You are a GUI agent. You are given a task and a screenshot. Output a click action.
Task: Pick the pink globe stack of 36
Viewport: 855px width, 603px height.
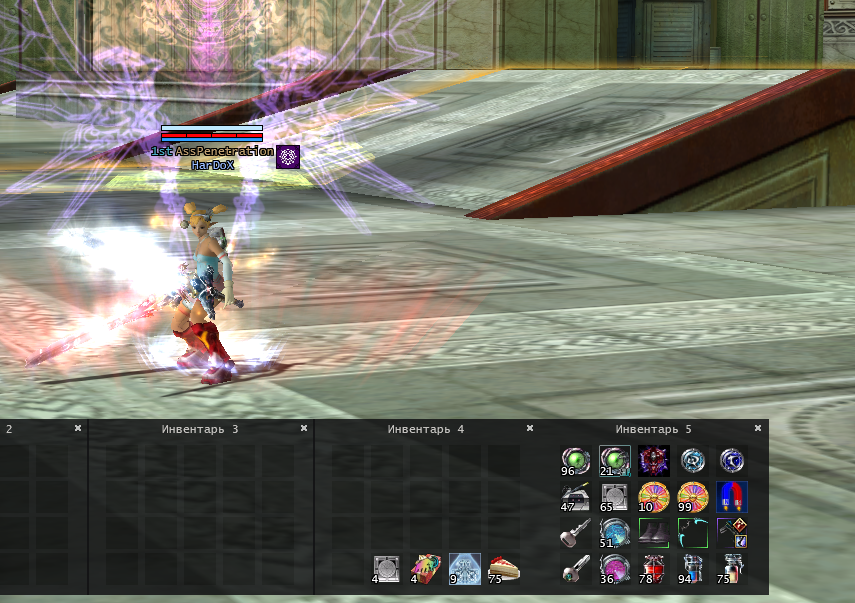pos(614,569)
